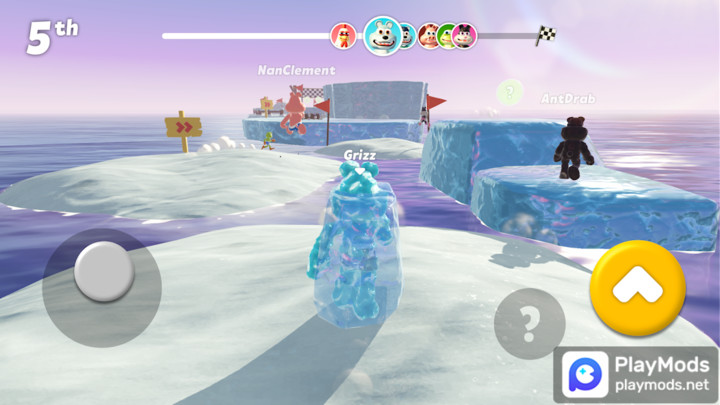Activate the gray question mark item button
The width and height of the screenshot is (720, 405).
click(529, 324)
